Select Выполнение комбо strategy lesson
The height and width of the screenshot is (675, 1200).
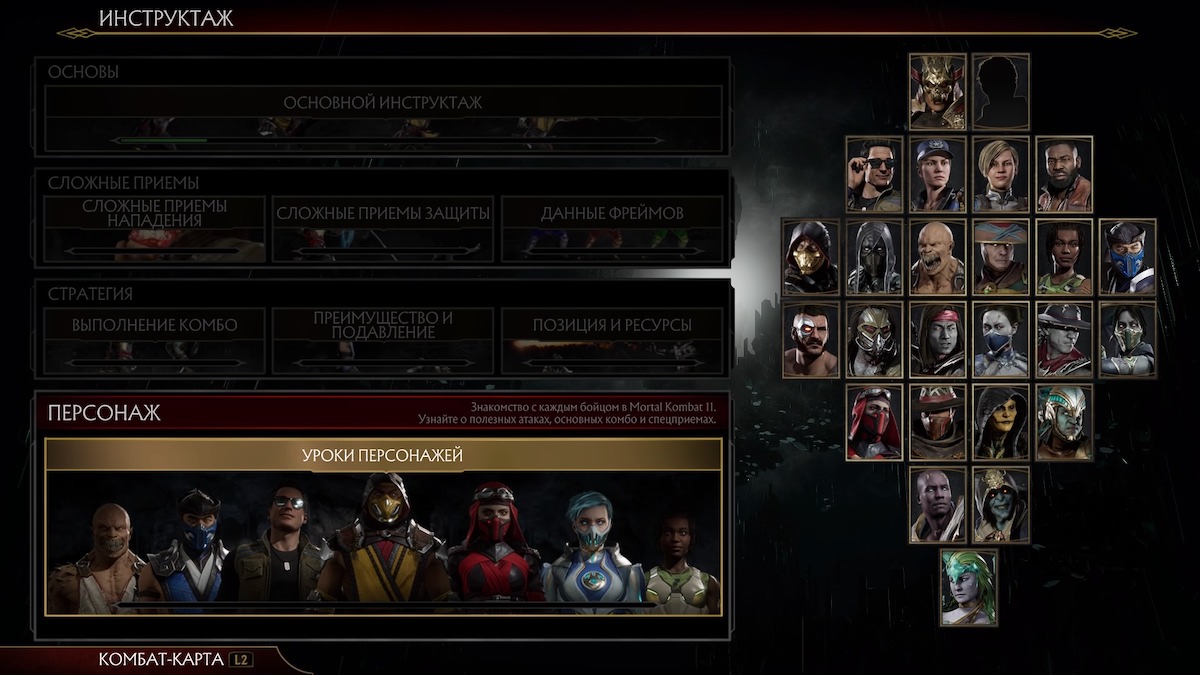(x=154, y=326)
